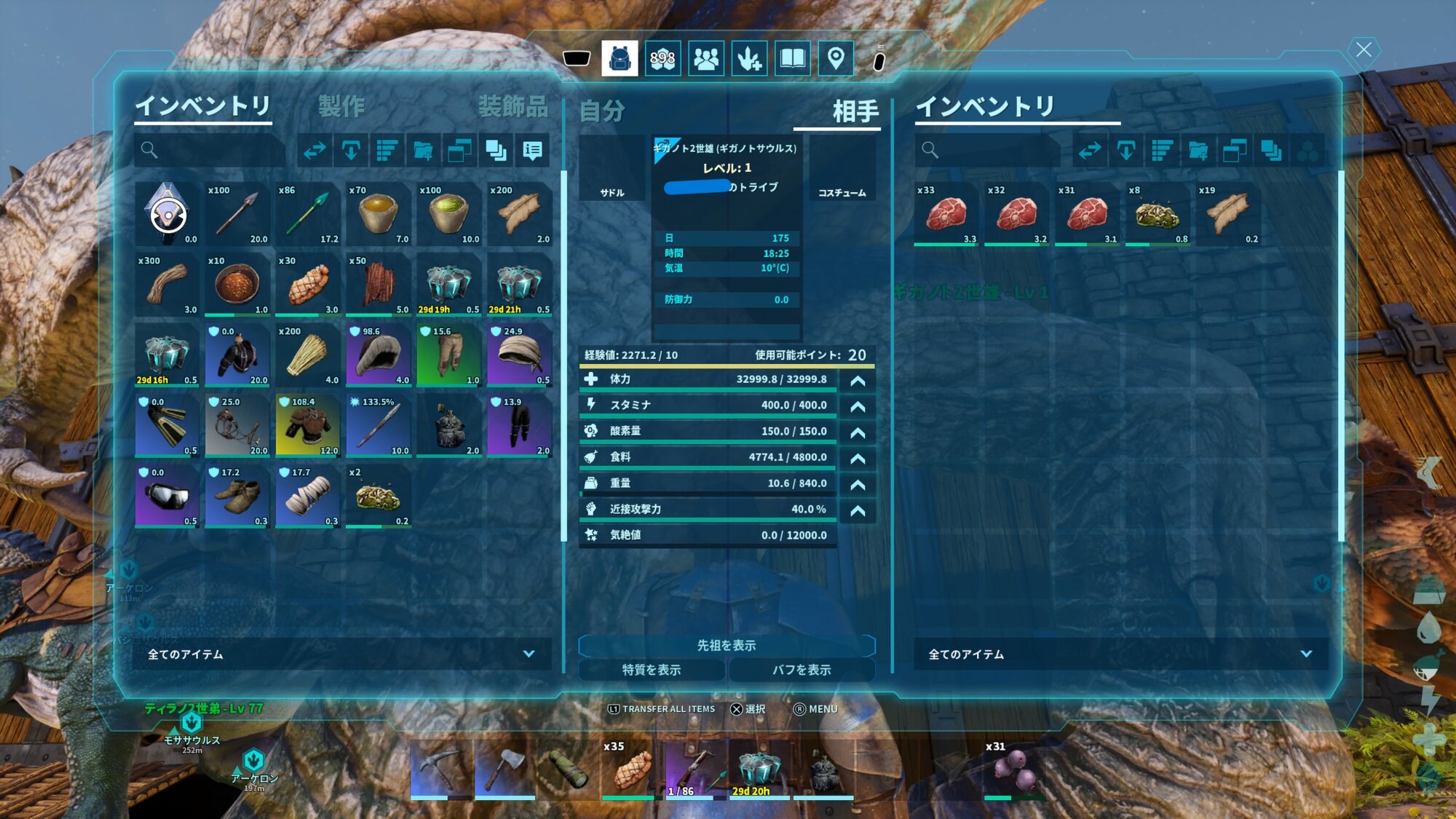Select the pickaxe hotbar slot
This screenshot has height=819, width=1456.
[x=441, y=769]
